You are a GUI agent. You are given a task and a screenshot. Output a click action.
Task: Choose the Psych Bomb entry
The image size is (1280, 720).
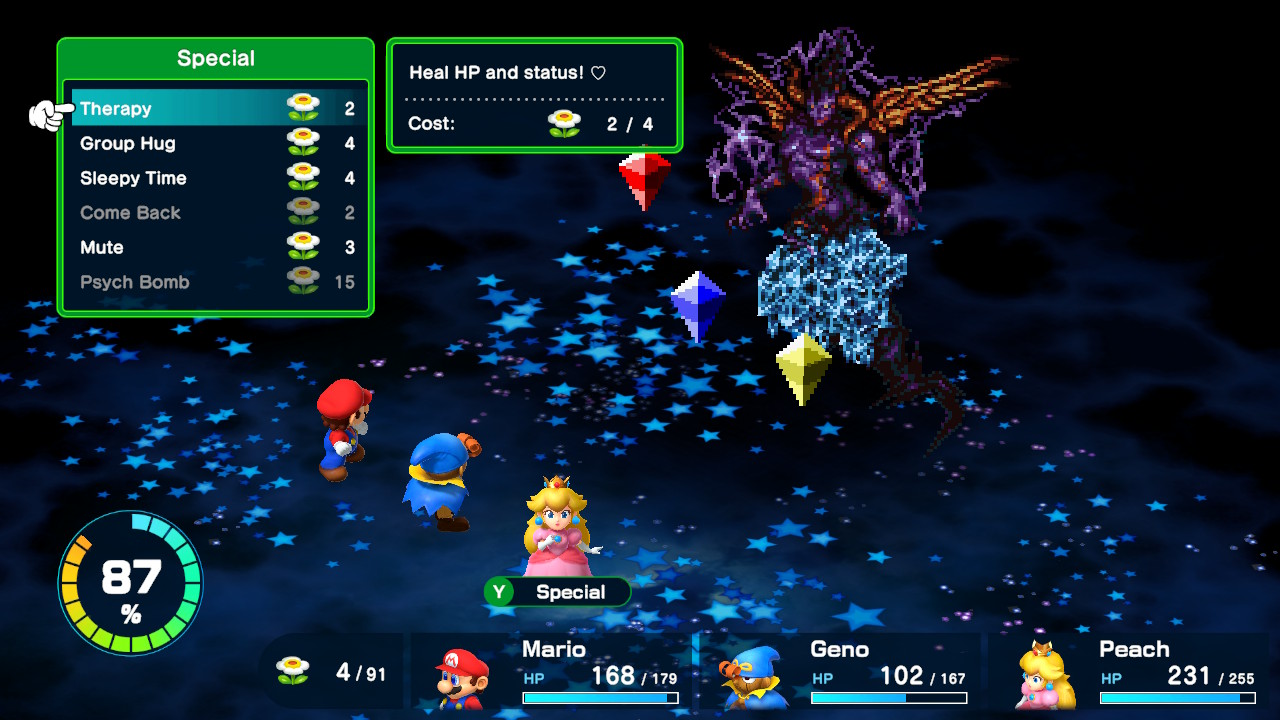tap(215, 282)
